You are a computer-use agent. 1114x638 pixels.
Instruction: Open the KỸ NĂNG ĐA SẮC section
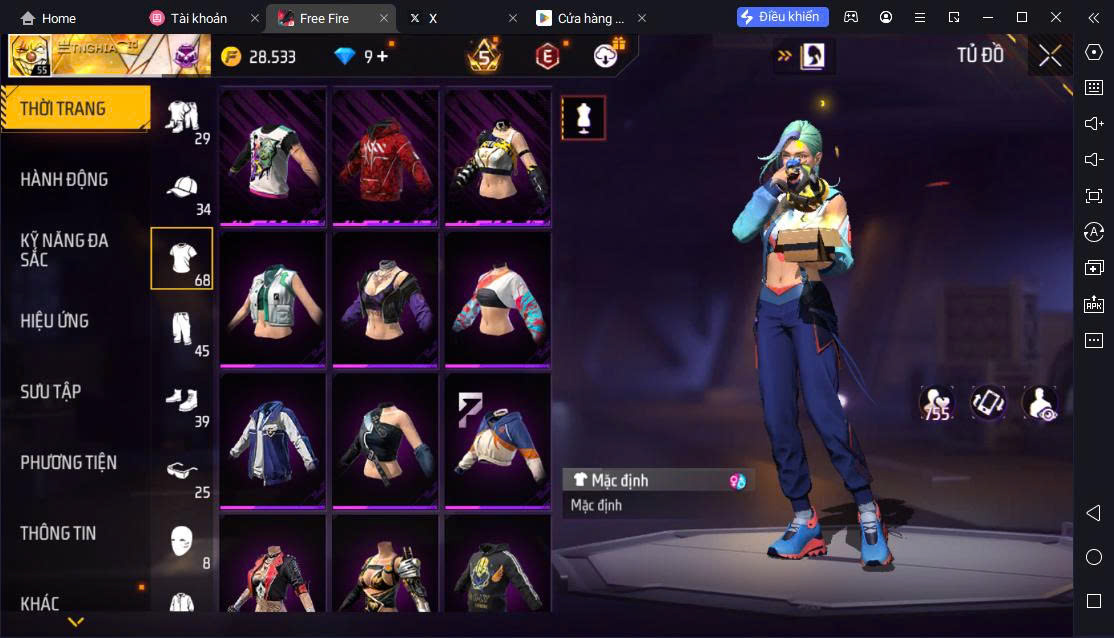point(65,250)
